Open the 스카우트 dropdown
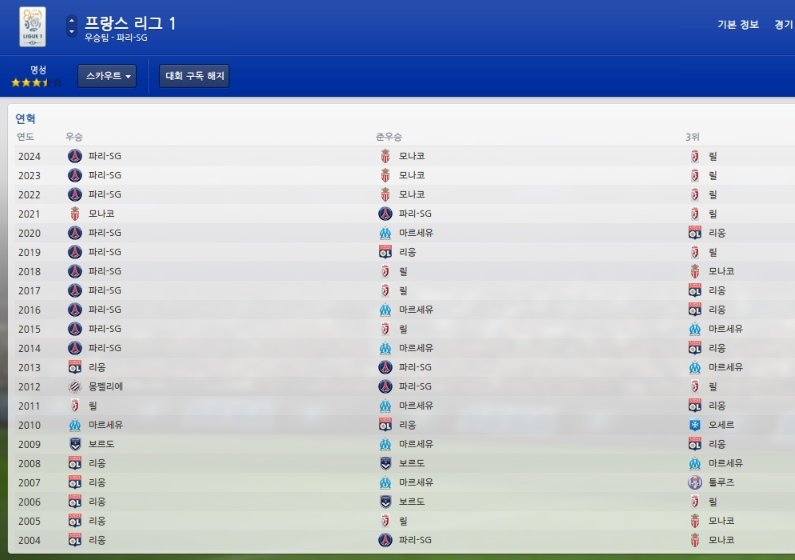 [x=106, y=76]
